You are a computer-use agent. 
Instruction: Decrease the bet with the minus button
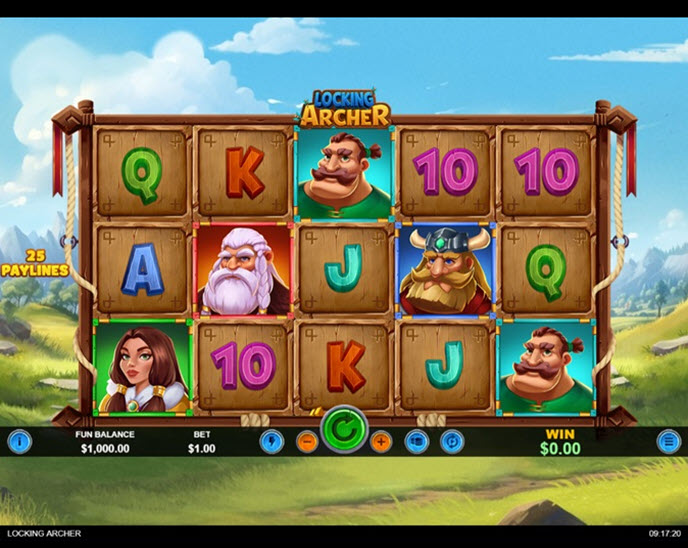pos(307,441)
